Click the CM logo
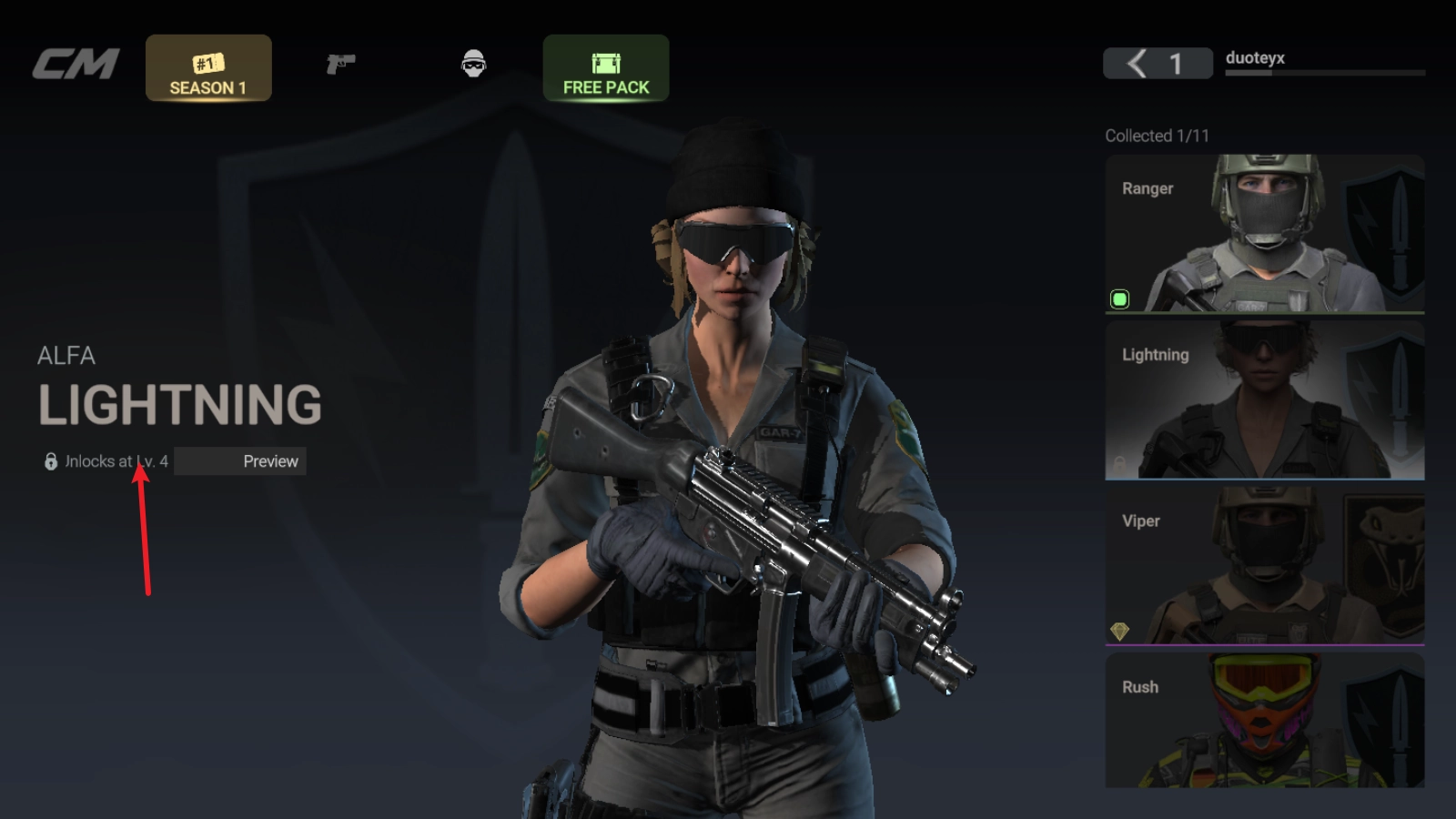This screenshot has height=819, width=1456. coord(76,64)
